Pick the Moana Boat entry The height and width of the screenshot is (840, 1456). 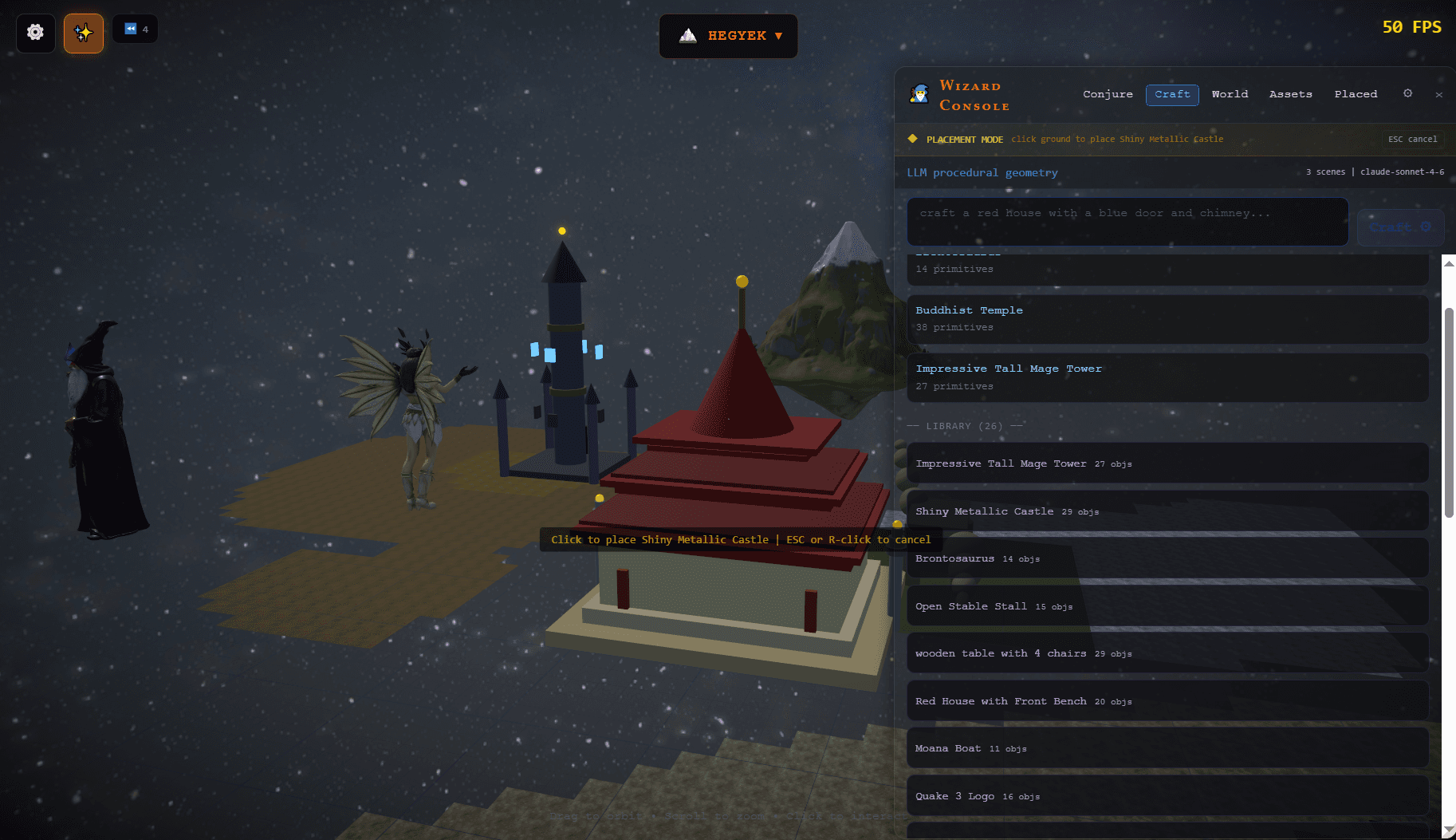click(x=1167, y=748)
